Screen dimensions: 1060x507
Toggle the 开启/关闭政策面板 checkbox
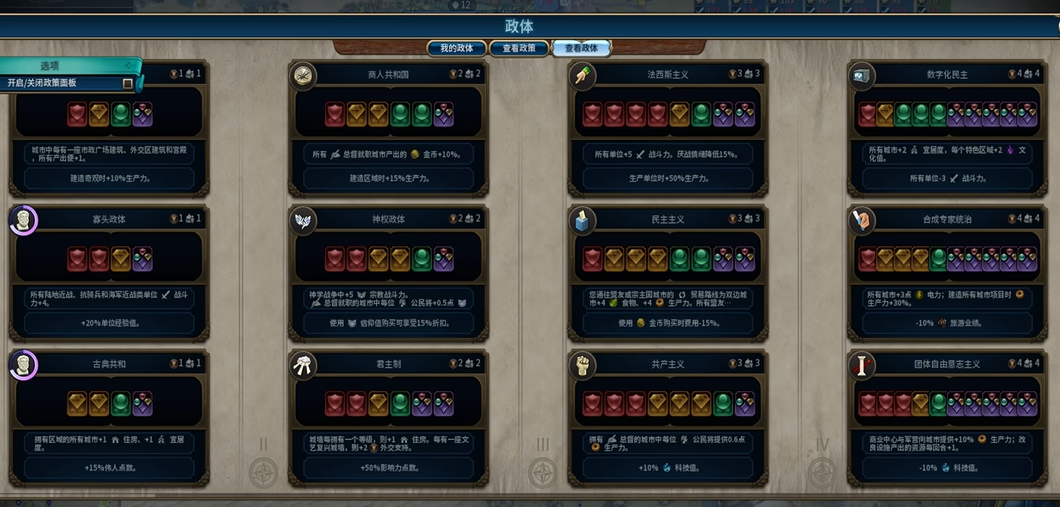[127, 83]
